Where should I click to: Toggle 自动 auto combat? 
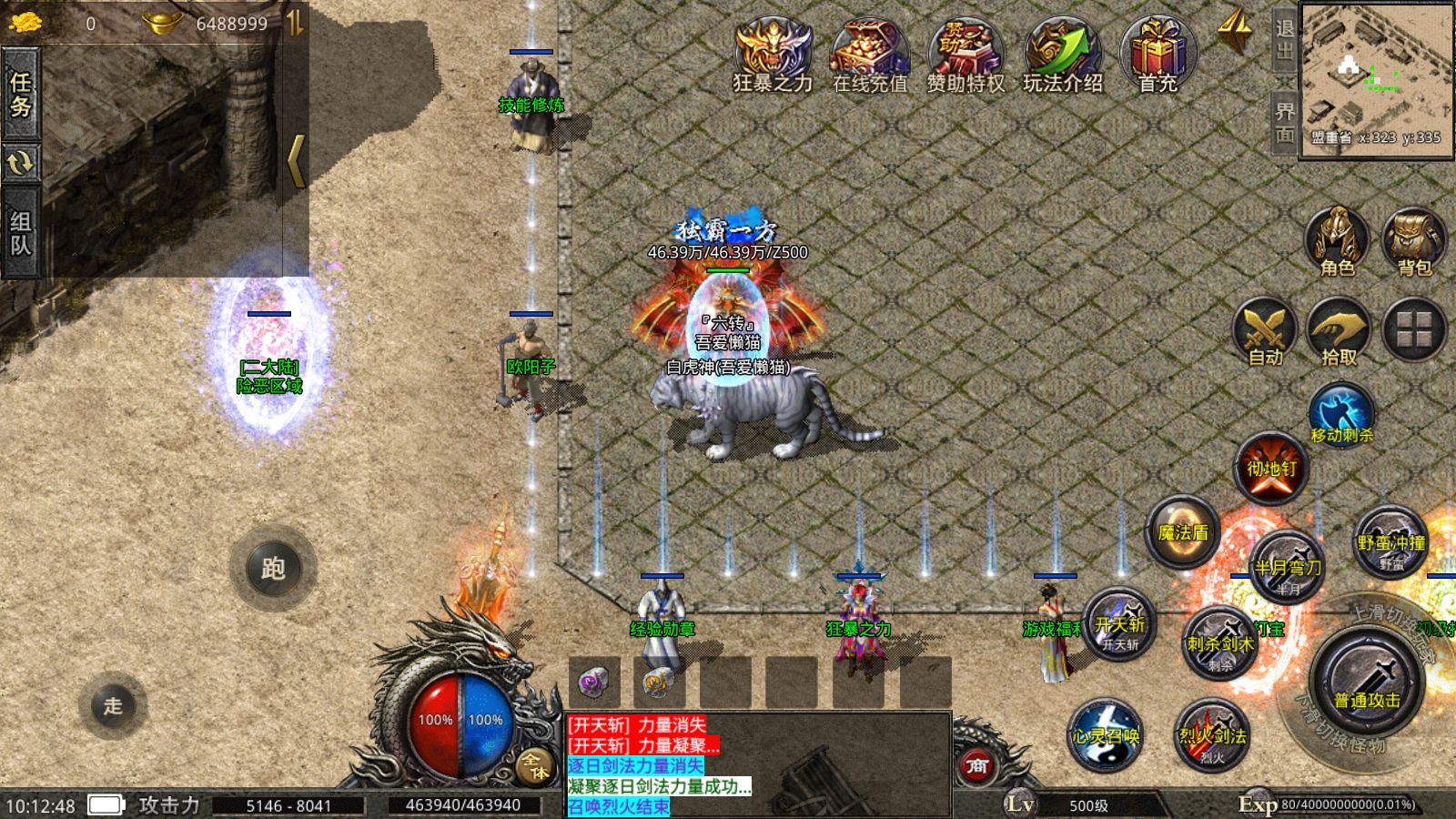click(1265, 331)
